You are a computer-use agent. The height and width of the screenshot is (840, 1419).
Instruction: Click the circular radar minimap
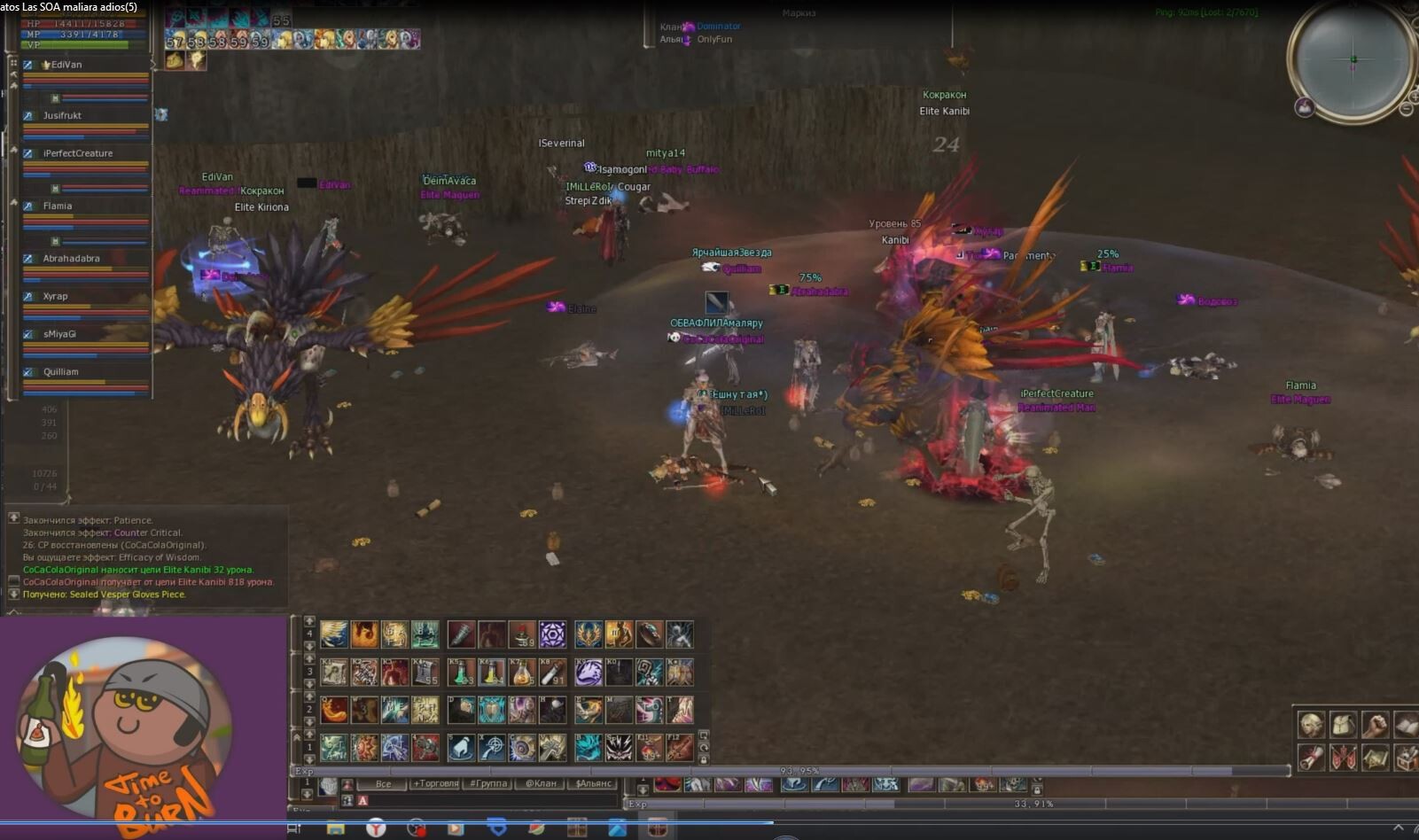(x=1352, y=59)
